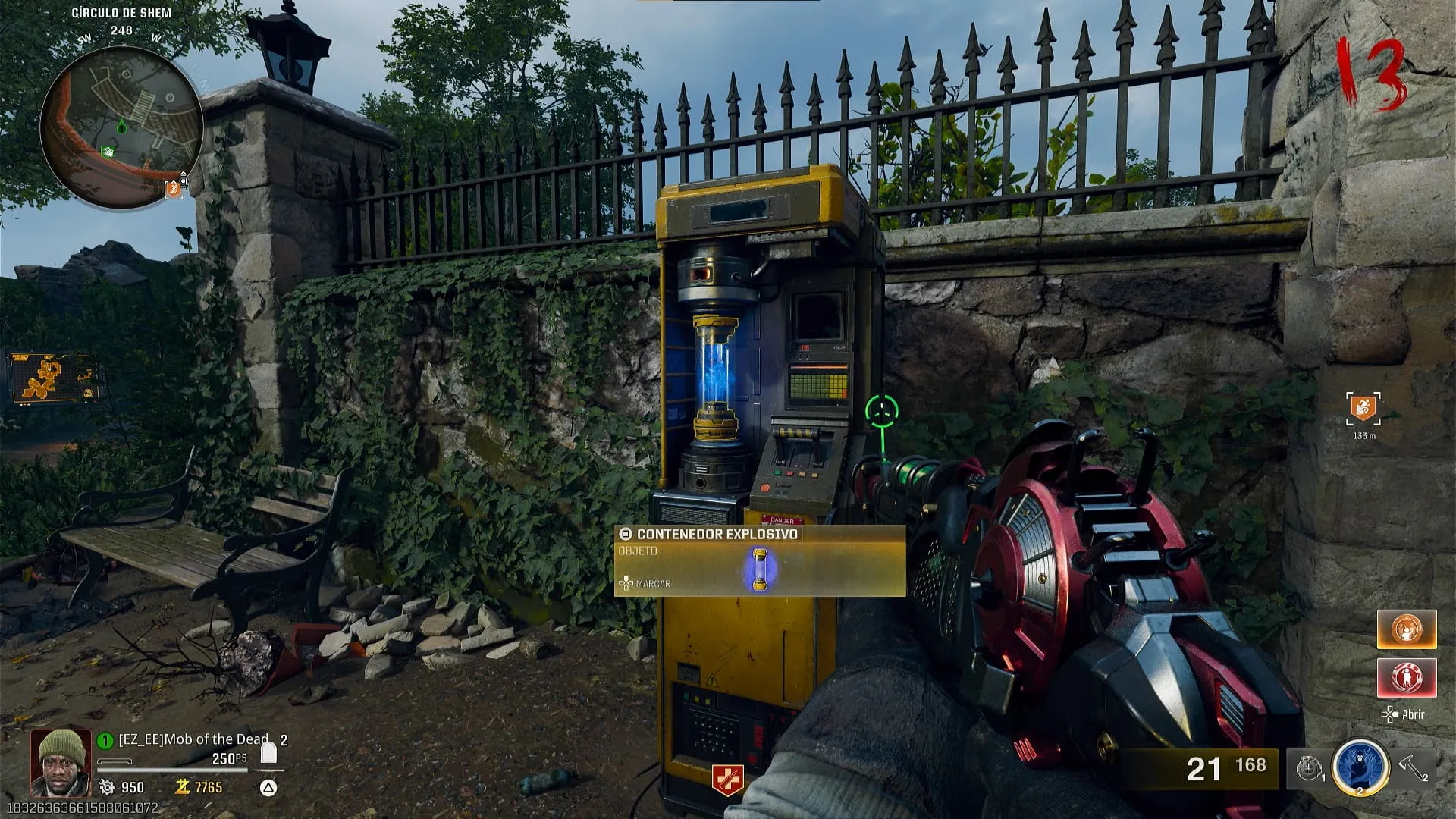Activate the orange GobbleGum slot
This screenshot has height=819, width=1456.
pos(1407,629)
